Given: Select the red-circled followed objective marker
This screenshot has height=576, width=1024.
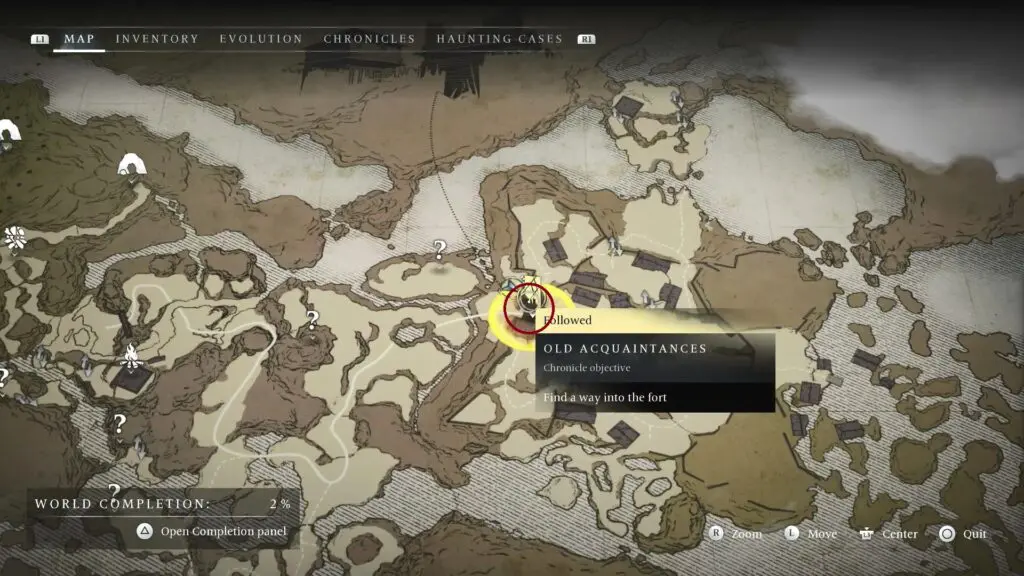Looking at the screenshot, I should pyautogui.click(x=529, y=307).
